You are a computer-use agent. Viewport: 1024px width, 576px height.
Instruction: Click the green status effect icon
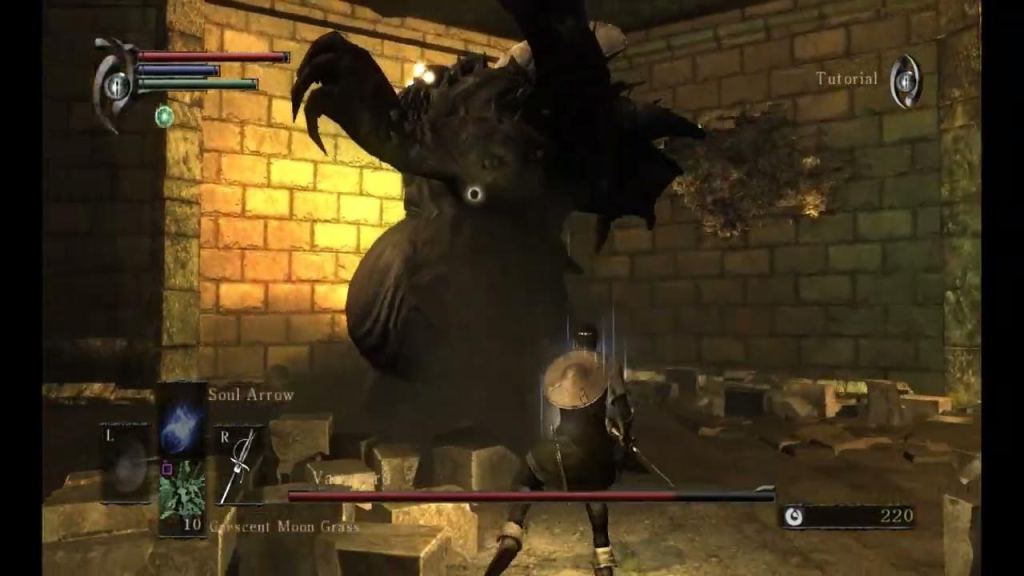point(165,116)
